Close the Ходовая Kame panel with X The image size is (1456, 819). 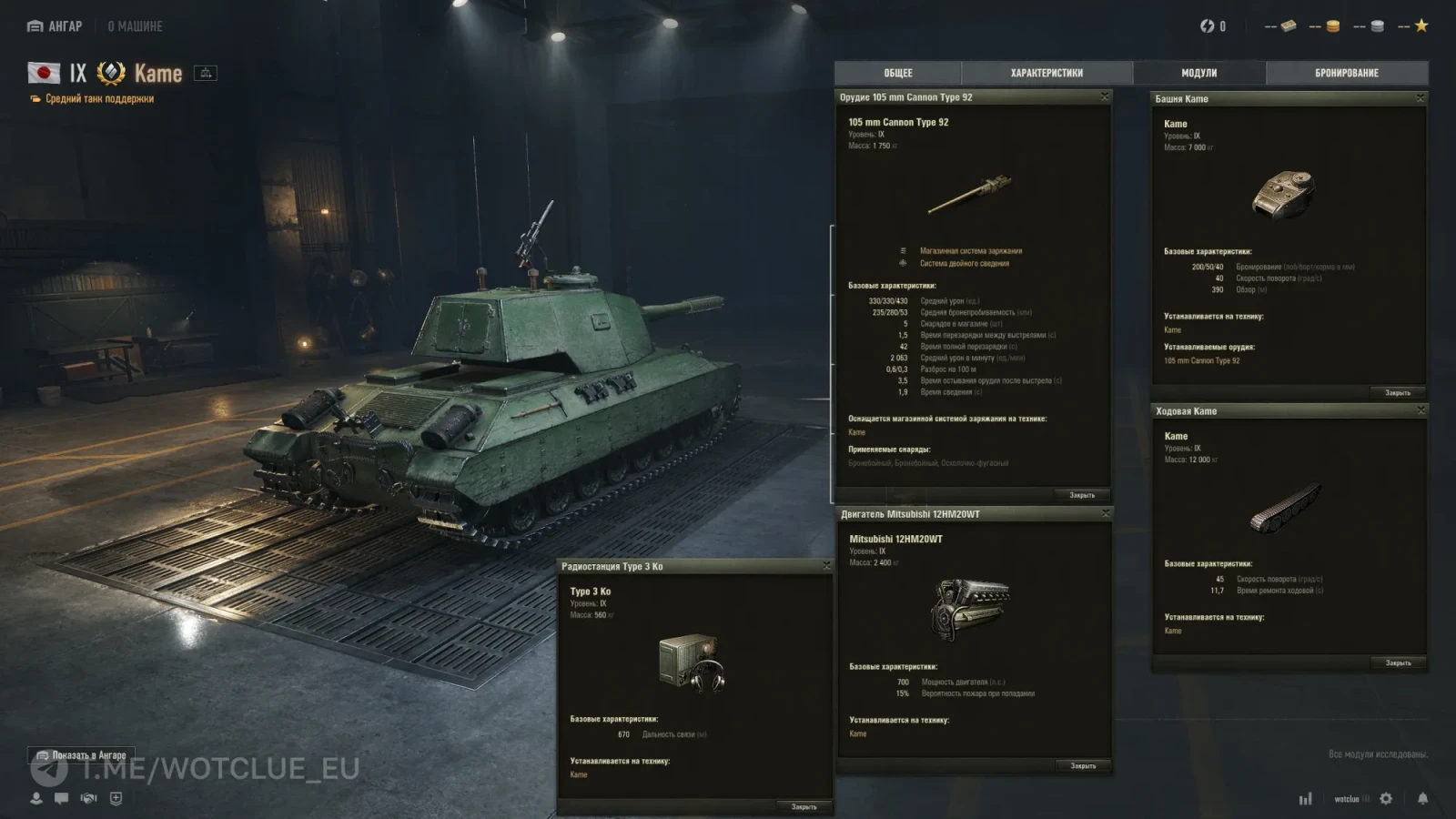(1421, 410)
